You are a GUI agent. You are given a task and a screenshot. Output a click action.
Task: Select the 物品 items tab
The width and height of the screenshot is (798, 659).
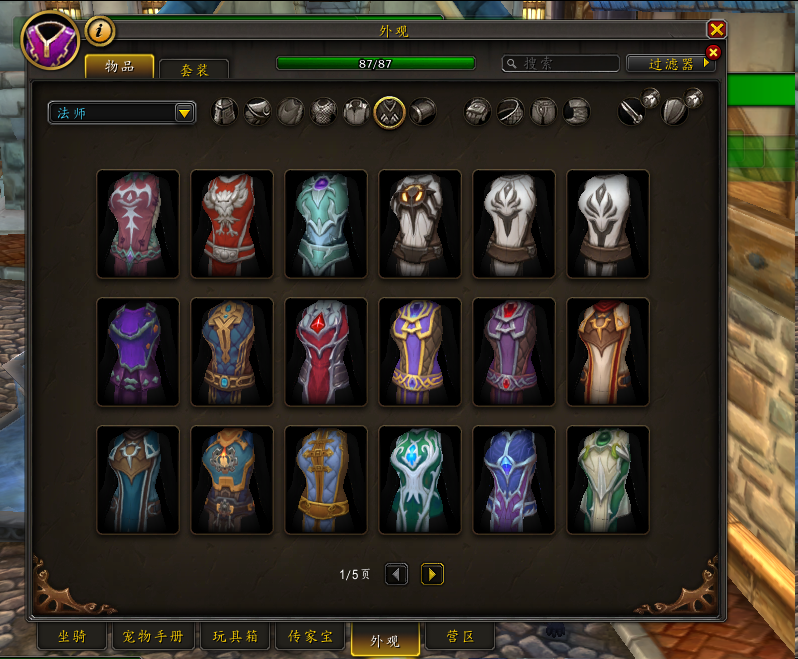[119, 67]
